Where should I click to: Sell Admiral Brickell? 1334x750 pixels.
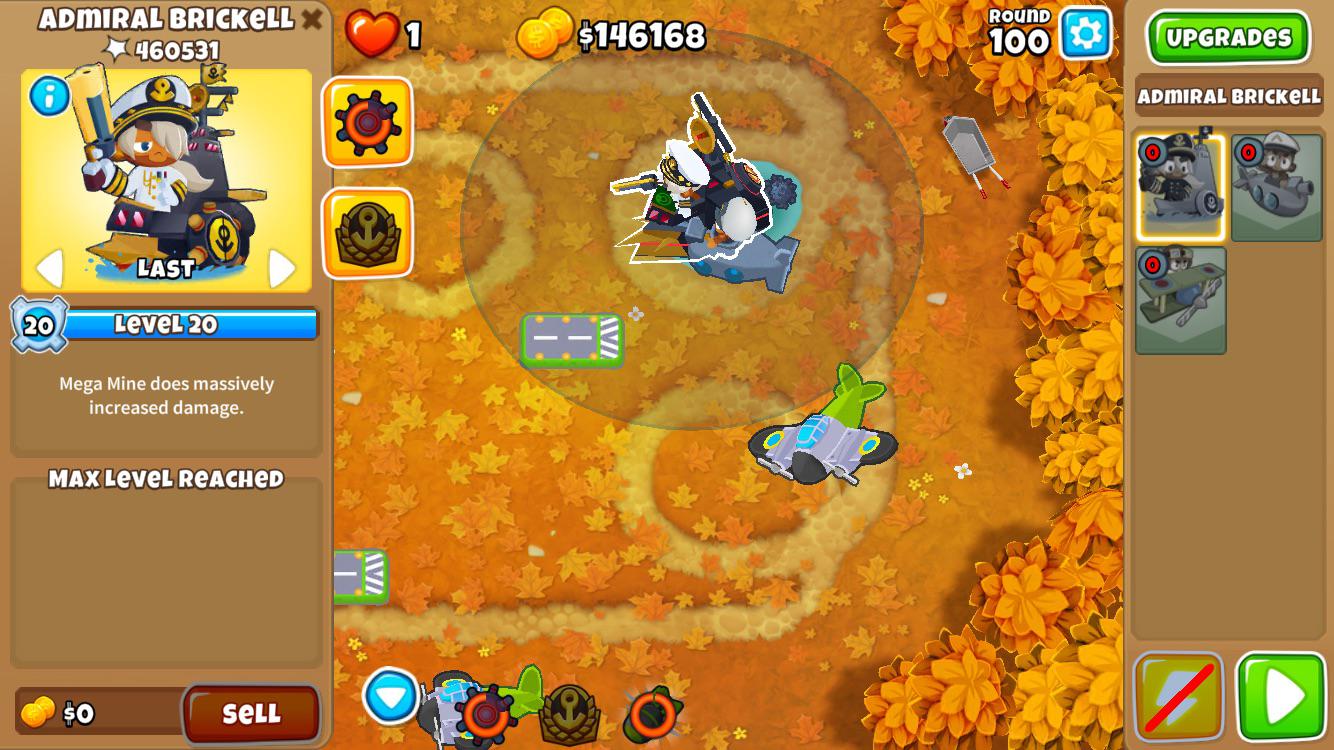pyautogui.click(x=252, y=715)
